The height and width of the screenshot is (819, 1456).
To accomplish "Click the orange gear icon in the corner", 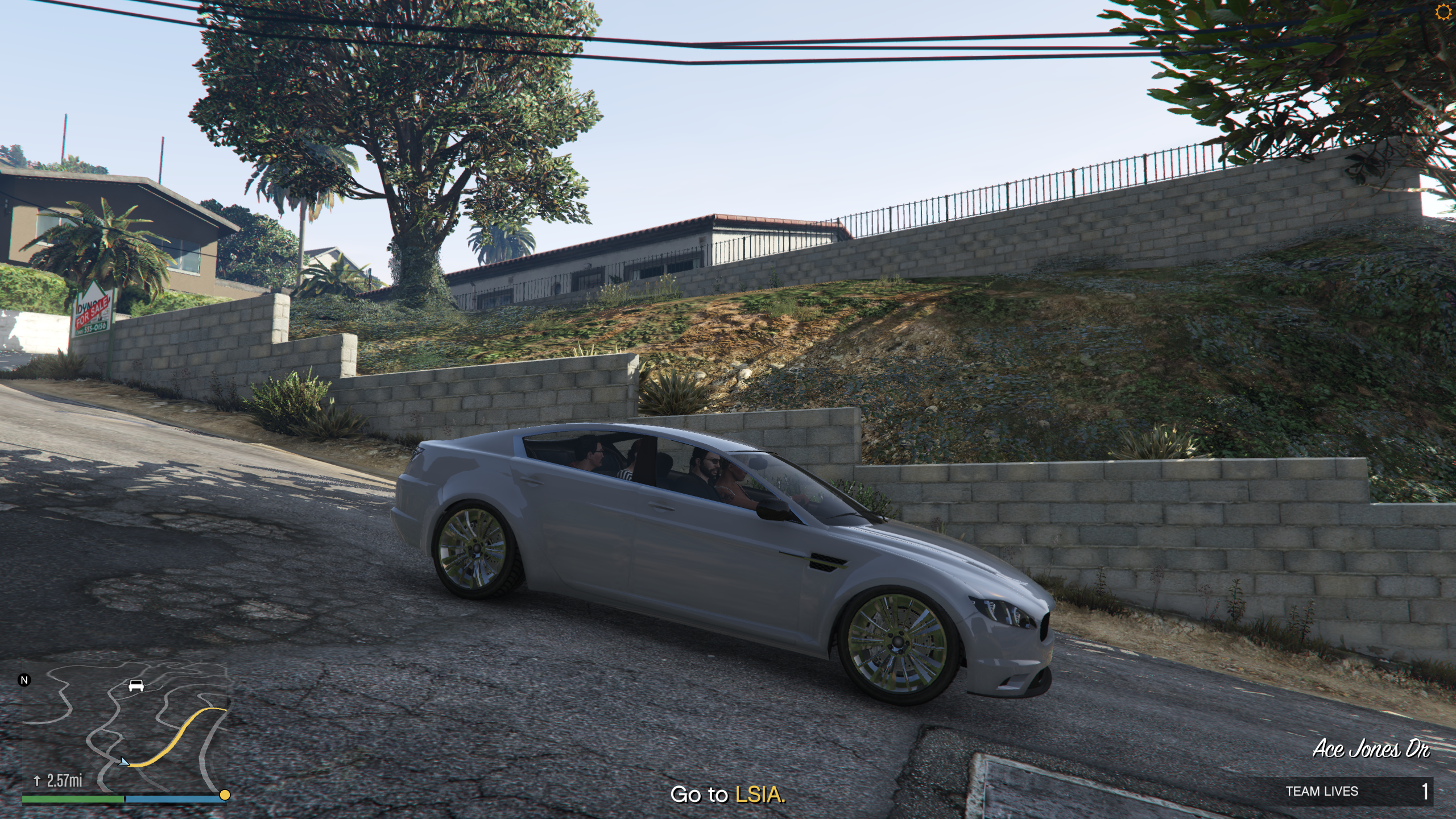I will click(x=1443, y=13).
